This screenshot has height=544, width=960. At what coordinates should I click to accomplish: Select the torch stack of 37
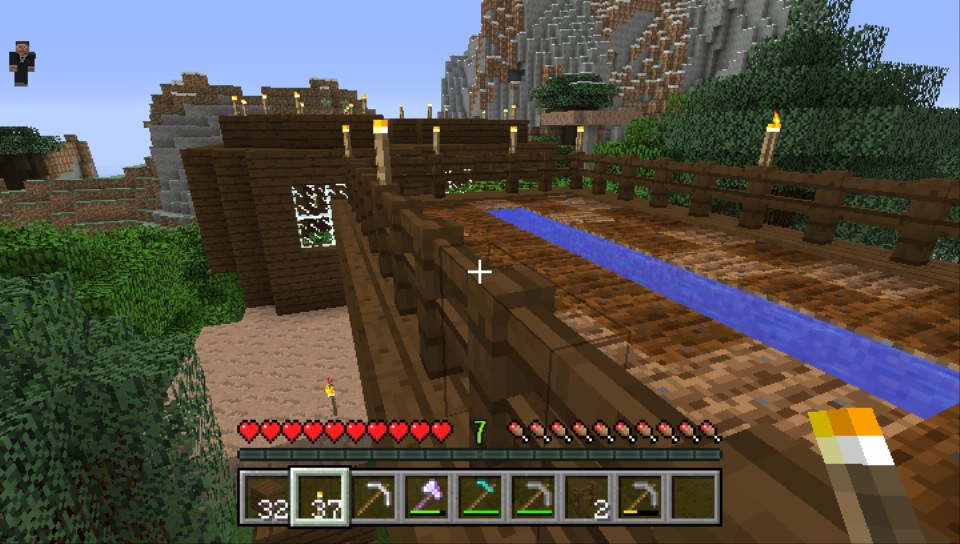pyautogui.click(x=320, y=497)
